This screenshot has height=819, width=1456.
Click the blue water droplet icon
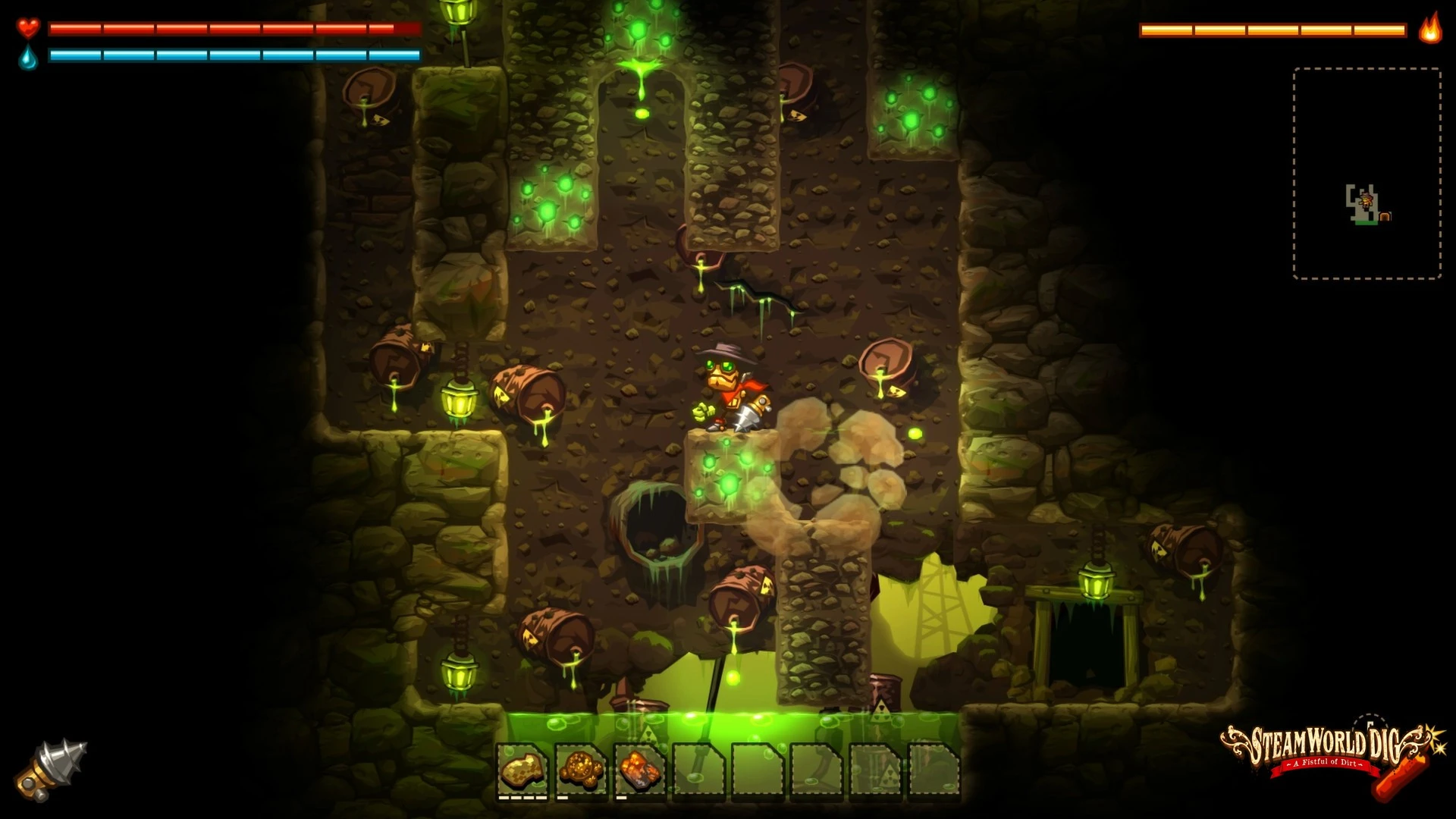(x=29, y=57)
